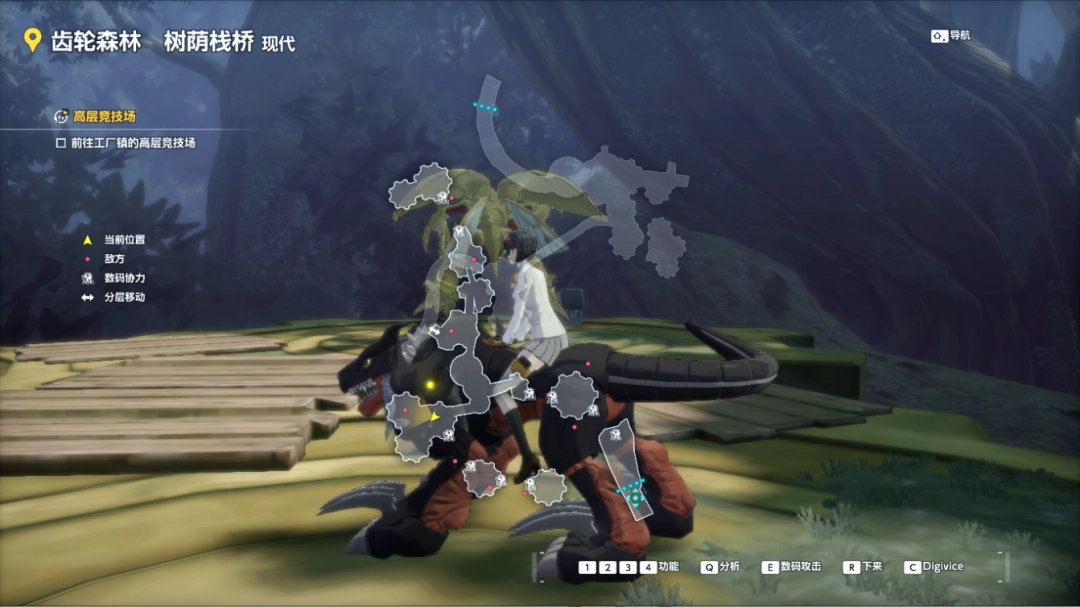This screenshot has height=607, width=1080.
Task: Click the glowing yellow dot on the map
Action: 429,383
